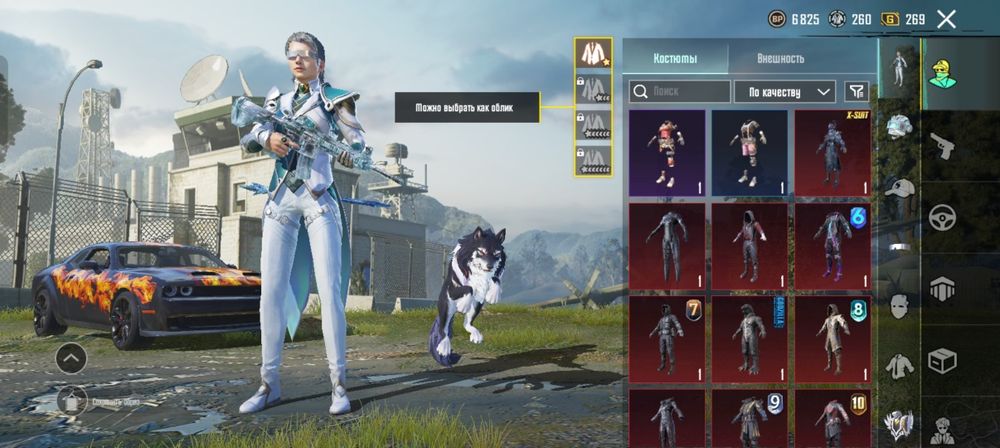Pick the costume marked with badge 8
Viewport: 1000px width, 448px height.
coord(832,339)
